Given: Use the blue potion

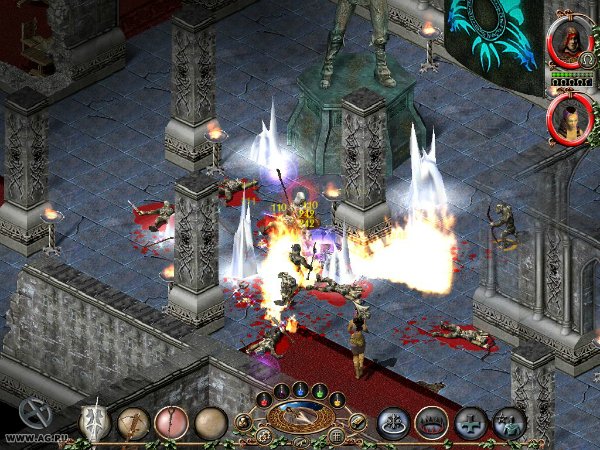Looking at the screenshot, I should [x=299, y=388].
